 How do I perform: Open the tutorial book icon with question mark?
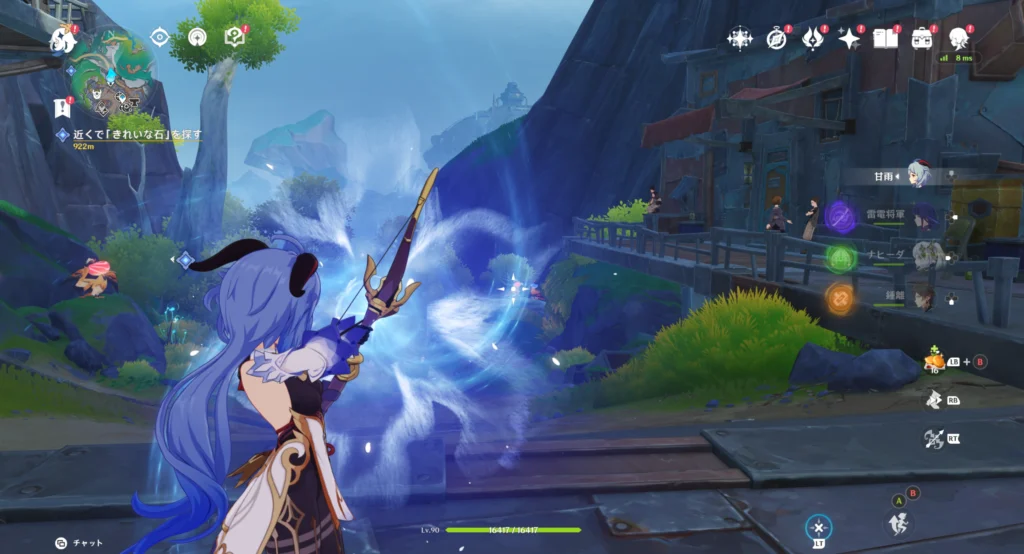235,37
